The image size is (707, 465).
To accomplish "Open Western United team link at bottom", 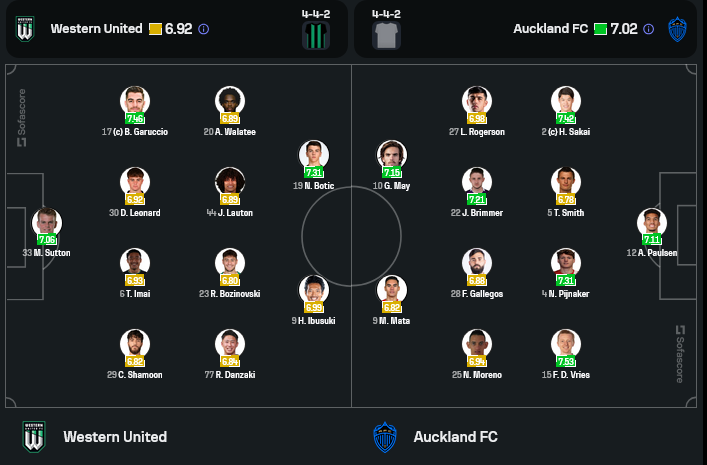I will click(x=114, y=437).
